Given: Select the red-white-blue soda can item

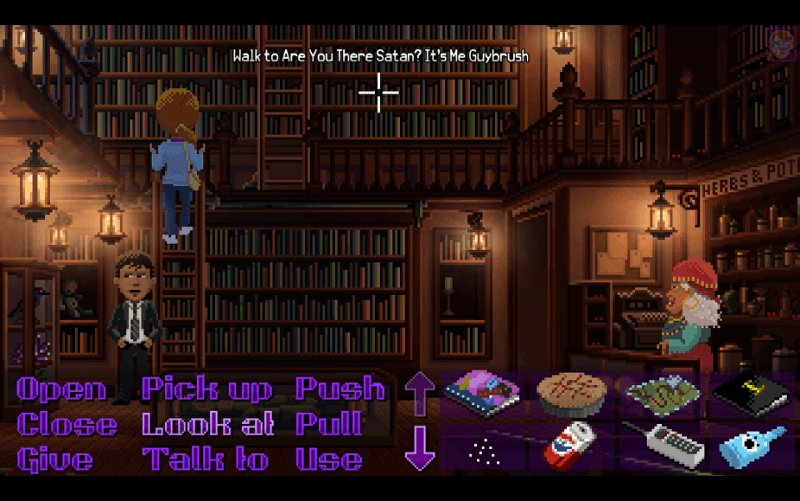Looking at the screenshot, I should coord(572,446).
